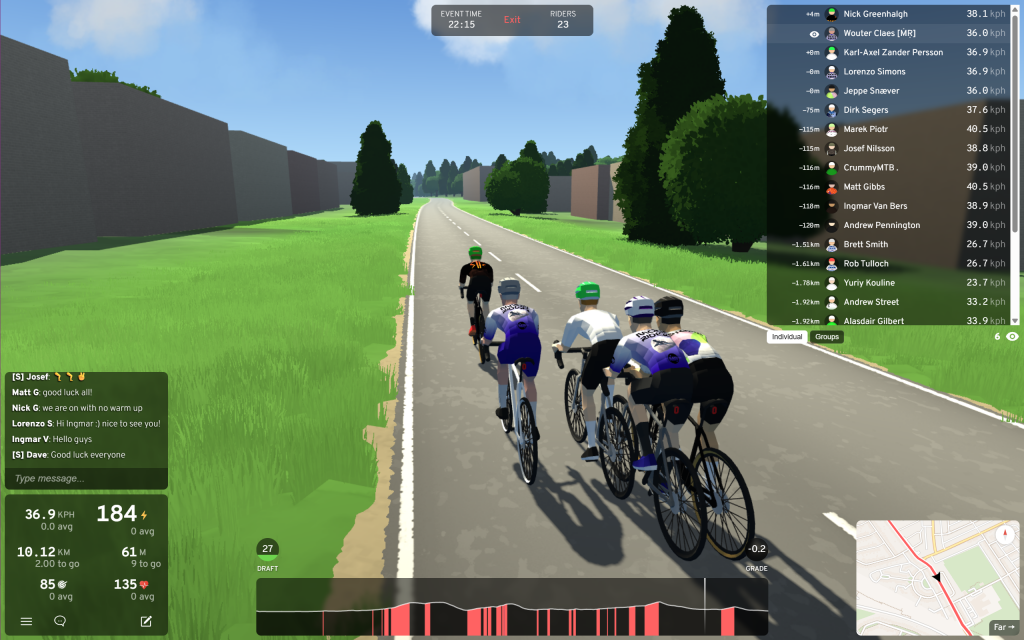The image size is (1024, 640).
Task: Toggle the chat bubble icon
Action: tap(60, 621)
